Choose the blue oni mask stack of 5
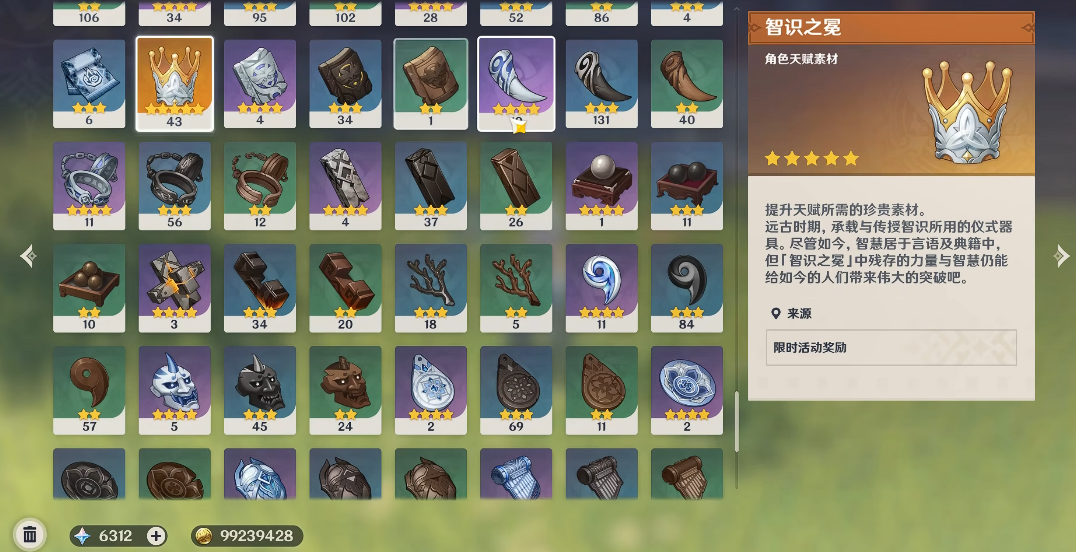 (174, 390)
